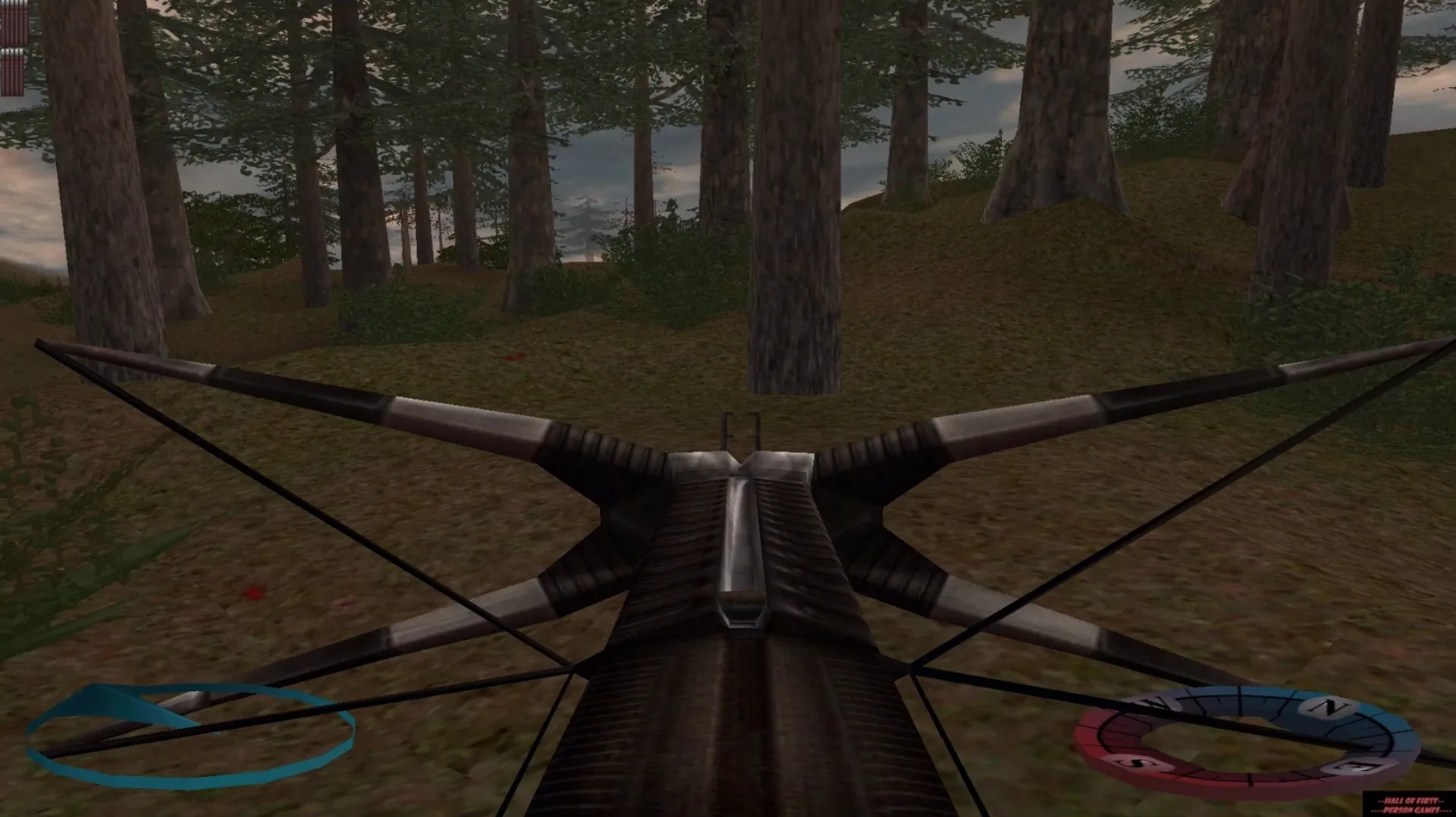Click the topmost segment of the health bar
This screenshot has height=817, width=1456.
coord(14,5)
